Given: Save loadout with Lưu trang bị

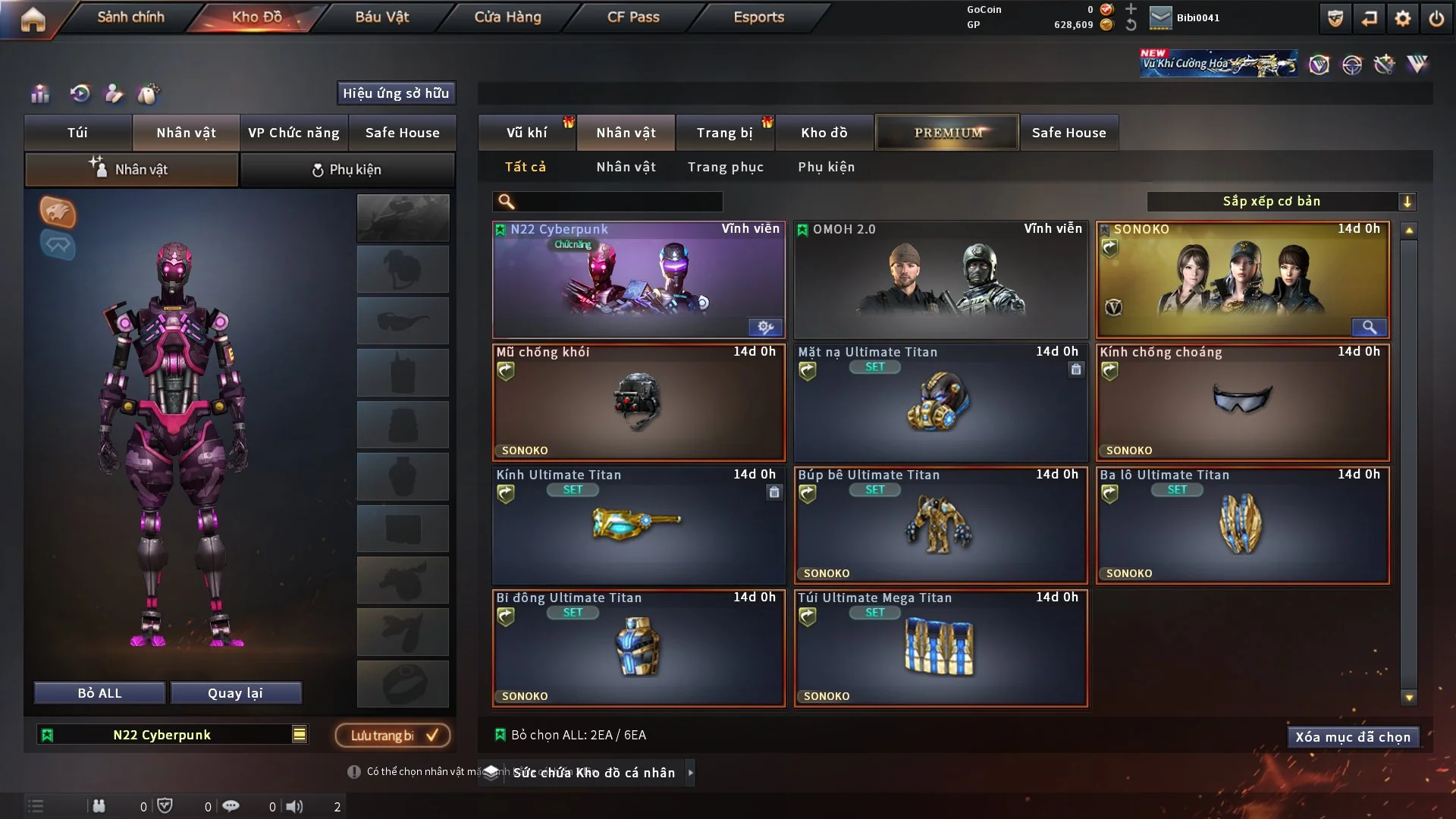Looking at the screenshot, I should 393,735.
